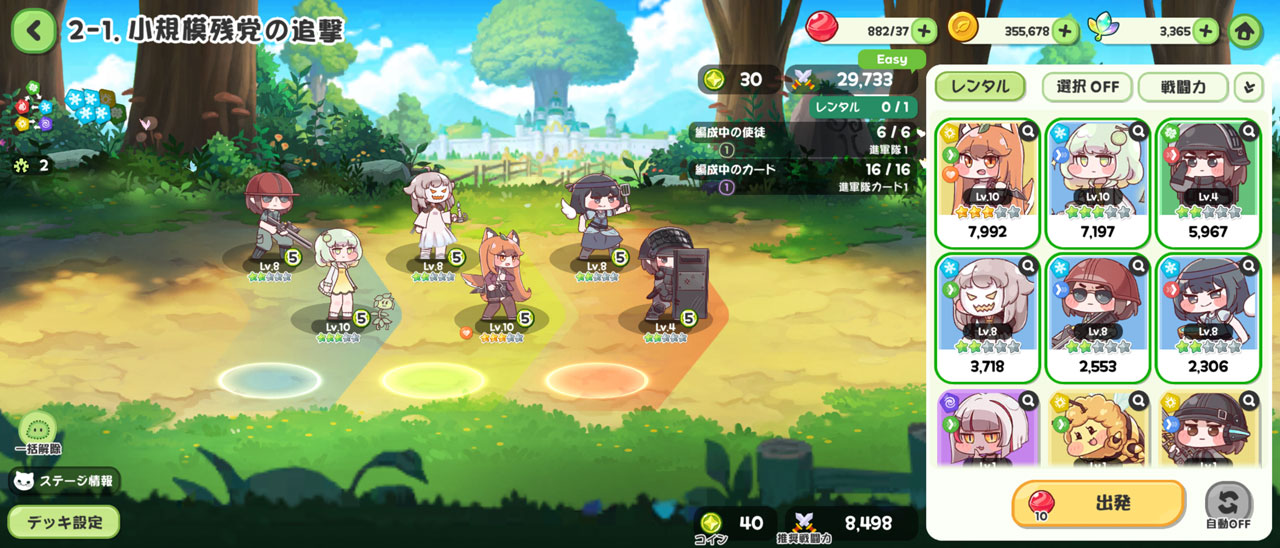The width and height of the screenshot is (1280, 548).
Task: Add more red stamina orbs
Action: [923, 31]
